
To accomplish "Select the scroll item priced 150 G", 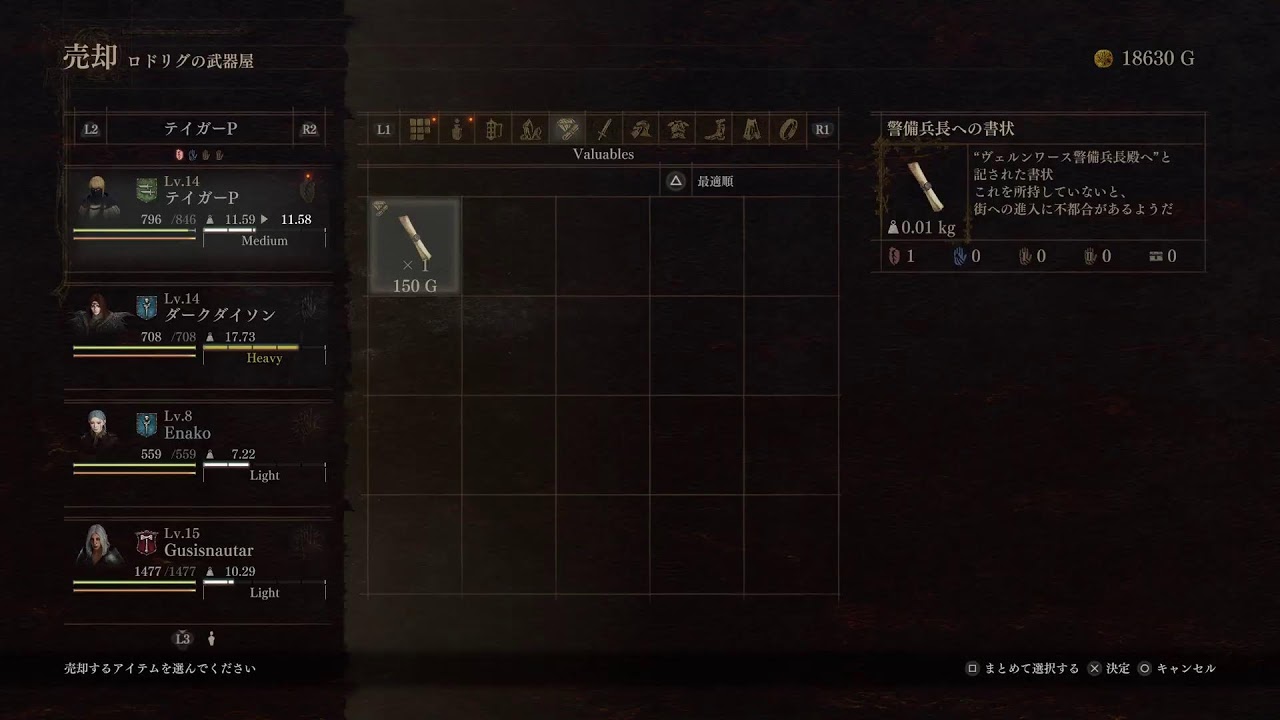I will tap(415, 245).
